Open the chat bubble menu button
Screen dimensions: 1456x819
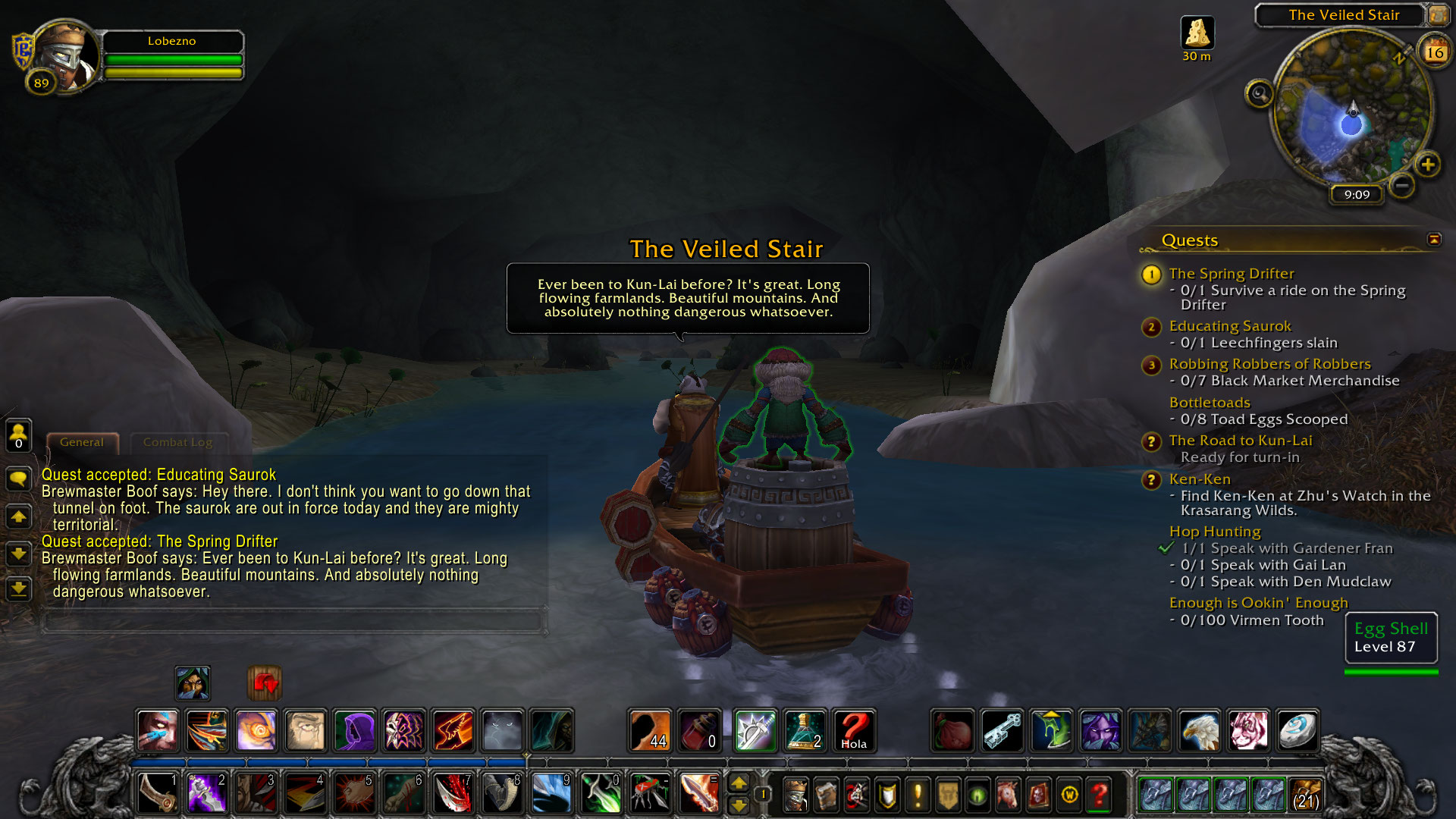(x=18, y=479)
